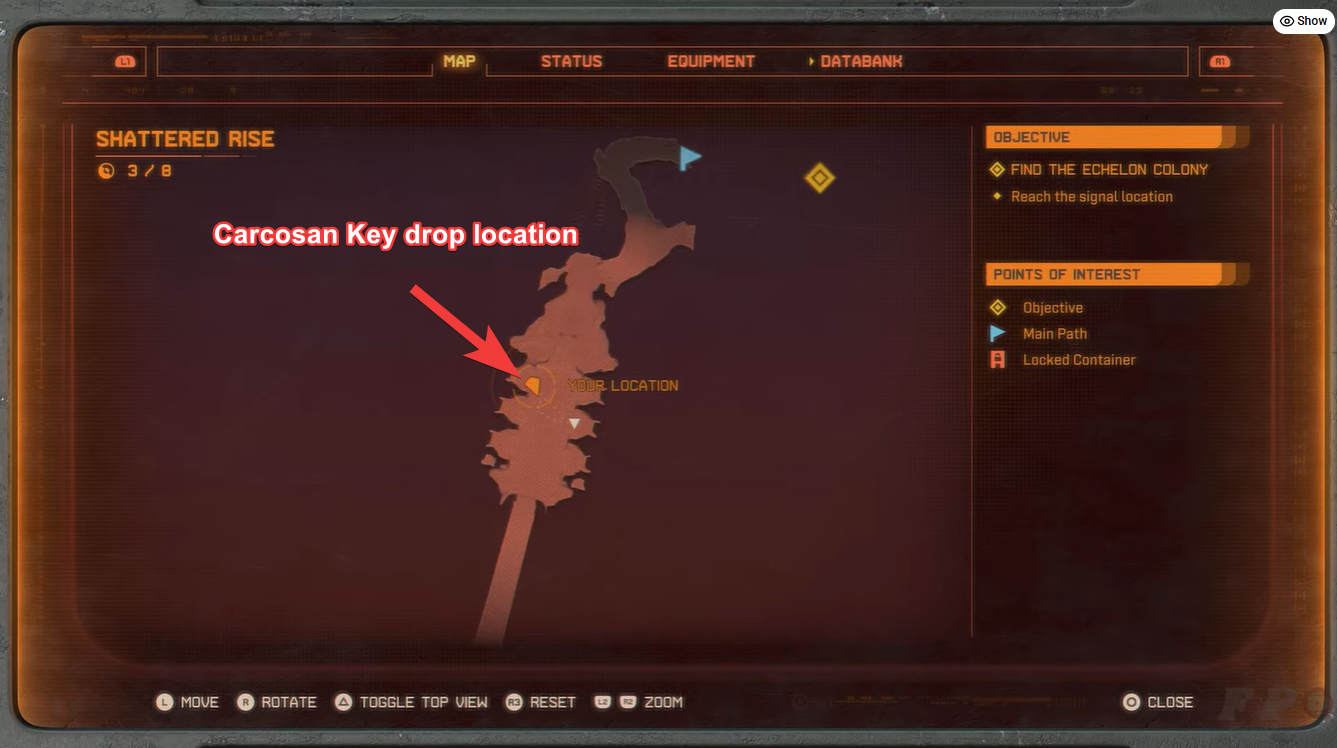Switch to the Status tab
The image size is (1337, 748).
[571, 60]
